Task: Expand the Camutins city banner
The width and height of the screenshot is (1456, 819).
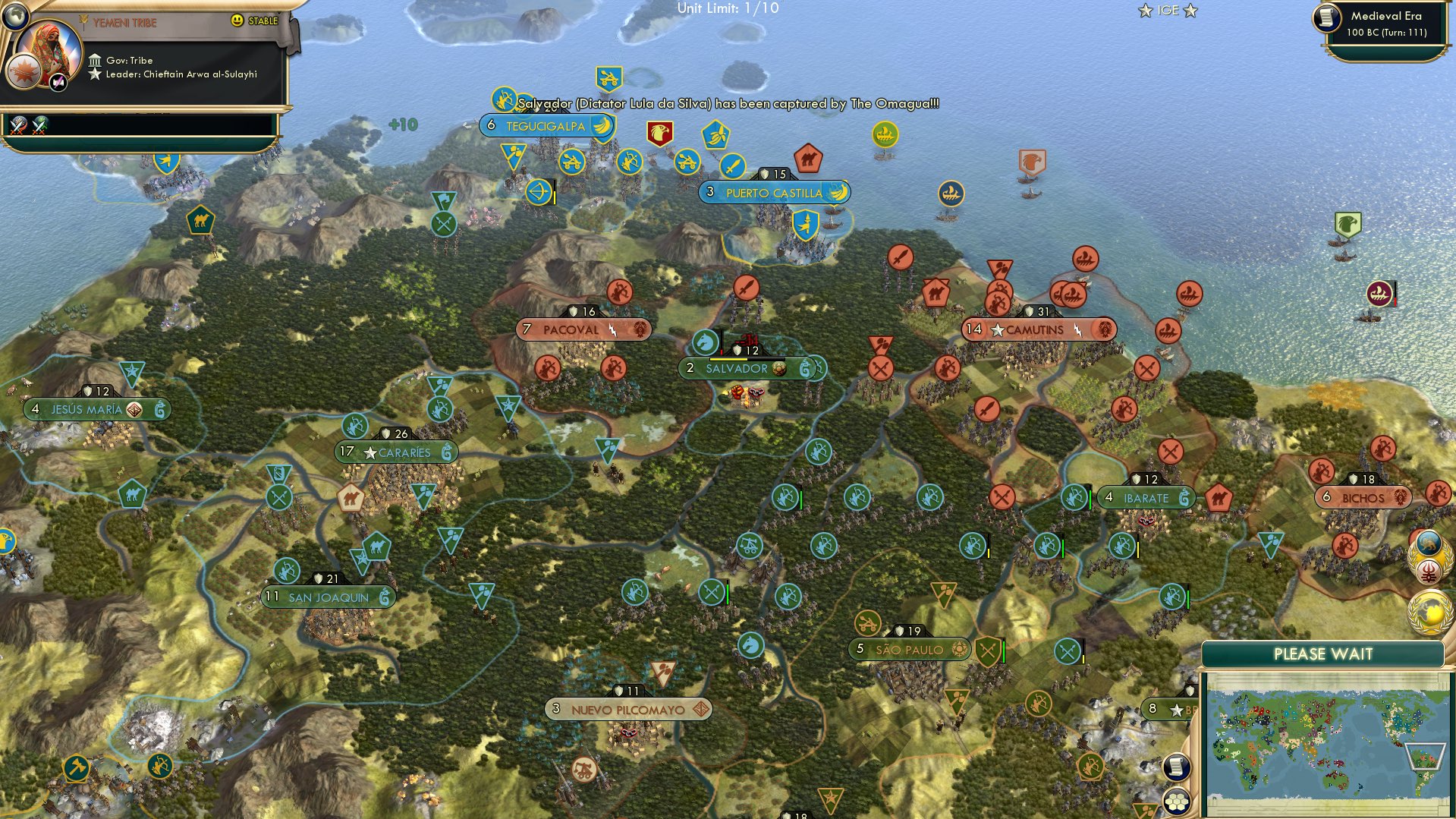Action: tap(1038, 329)
